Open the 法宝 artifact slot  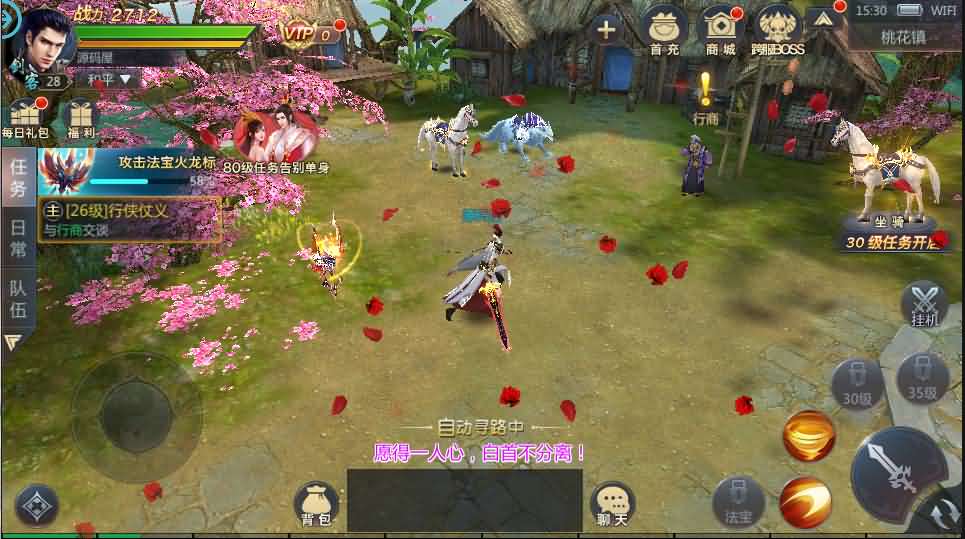click(738, 502)
